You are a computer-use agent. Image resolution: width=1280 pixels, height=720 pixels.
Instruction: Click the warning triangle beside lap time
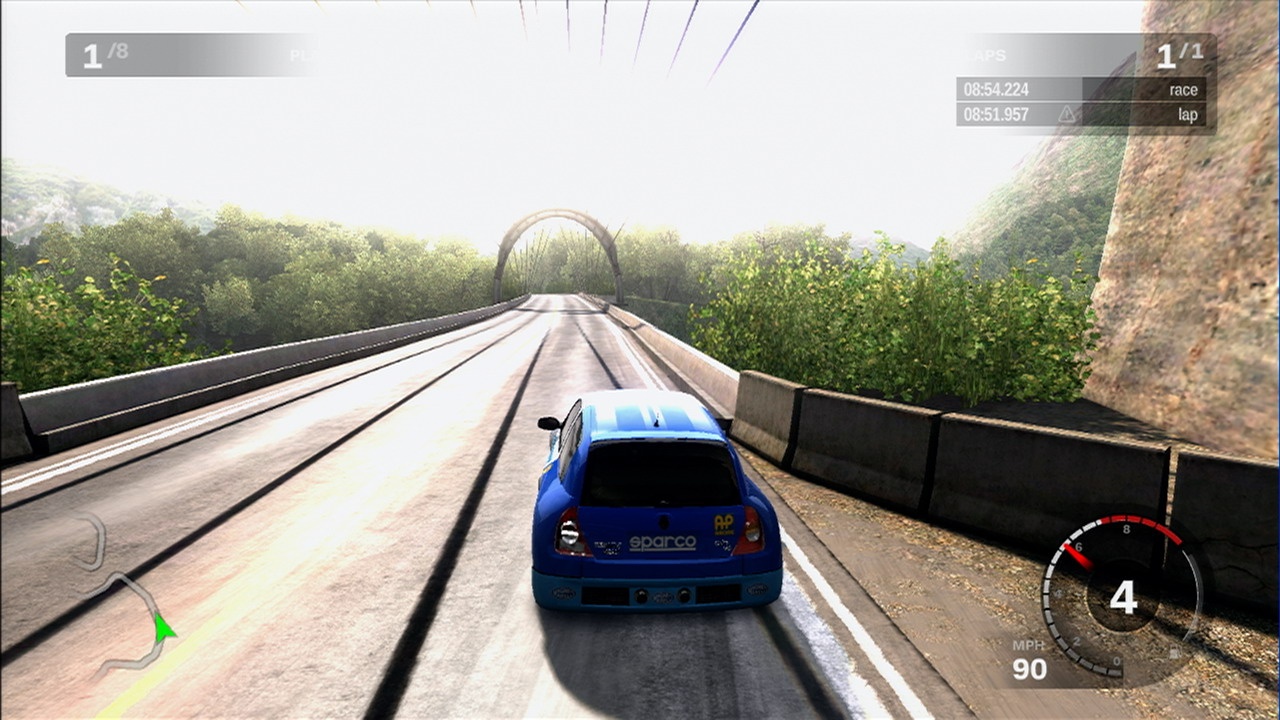pos(1067,115)
